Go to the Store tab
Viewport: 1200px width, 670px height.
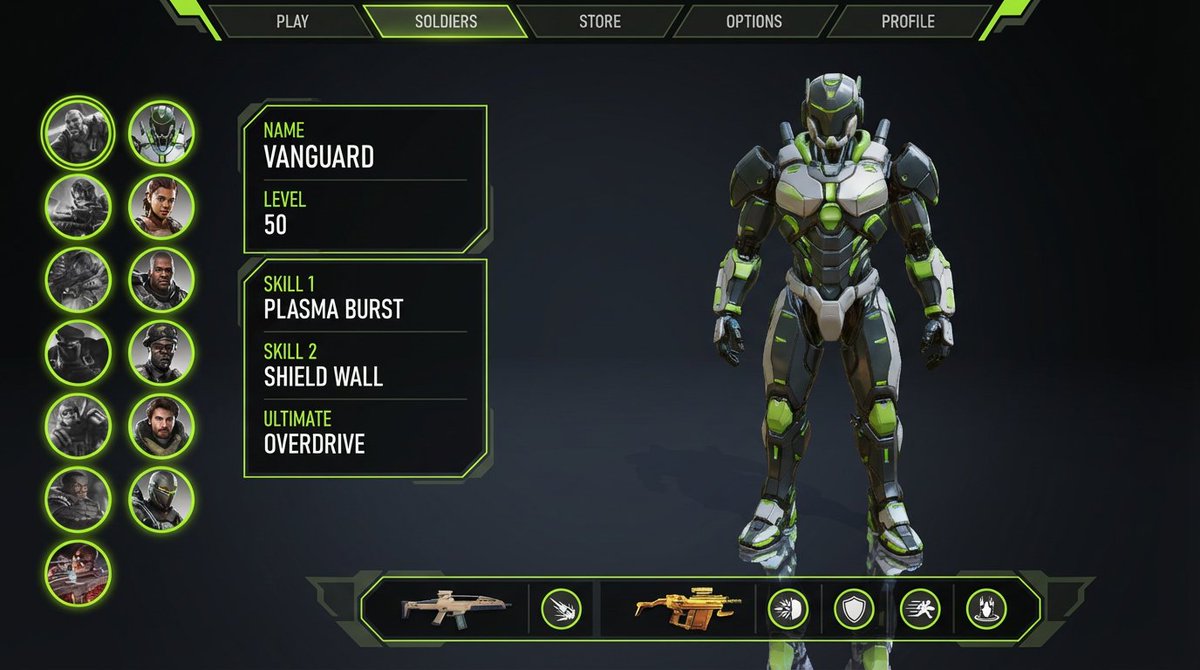(x=600, y=21)
